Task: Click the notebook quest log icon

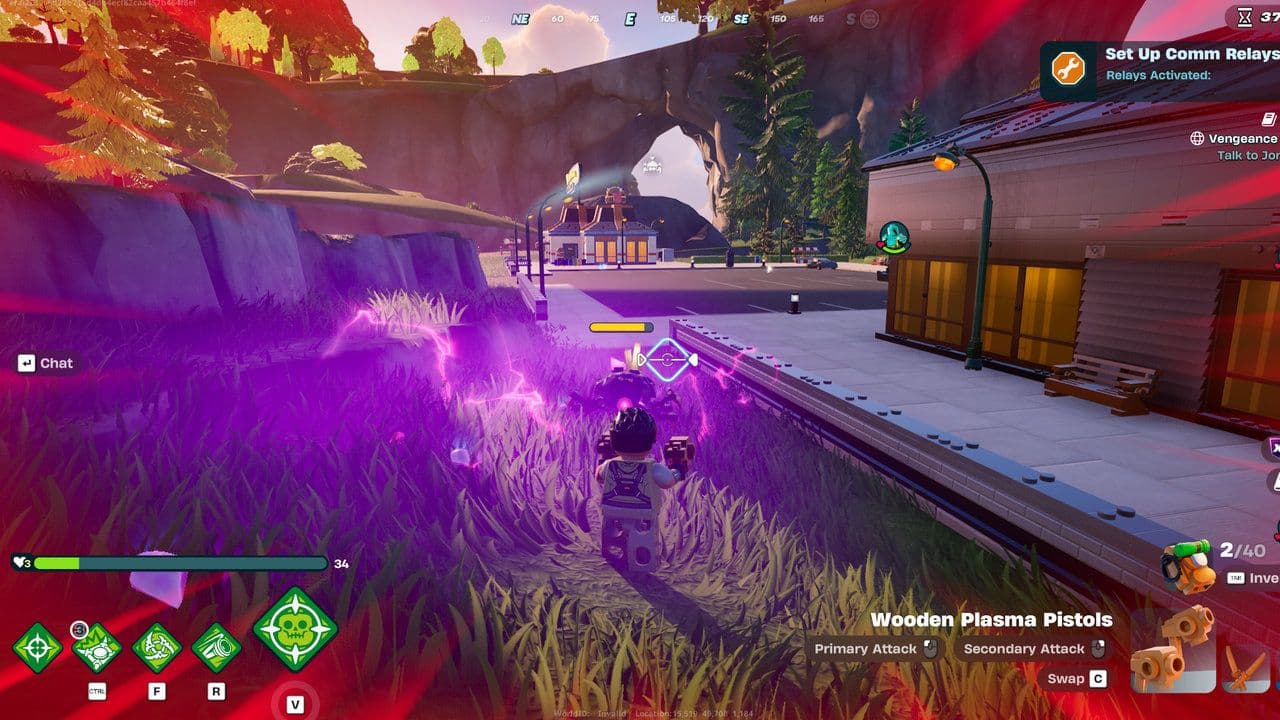Action: click(x=1267, y=119)
